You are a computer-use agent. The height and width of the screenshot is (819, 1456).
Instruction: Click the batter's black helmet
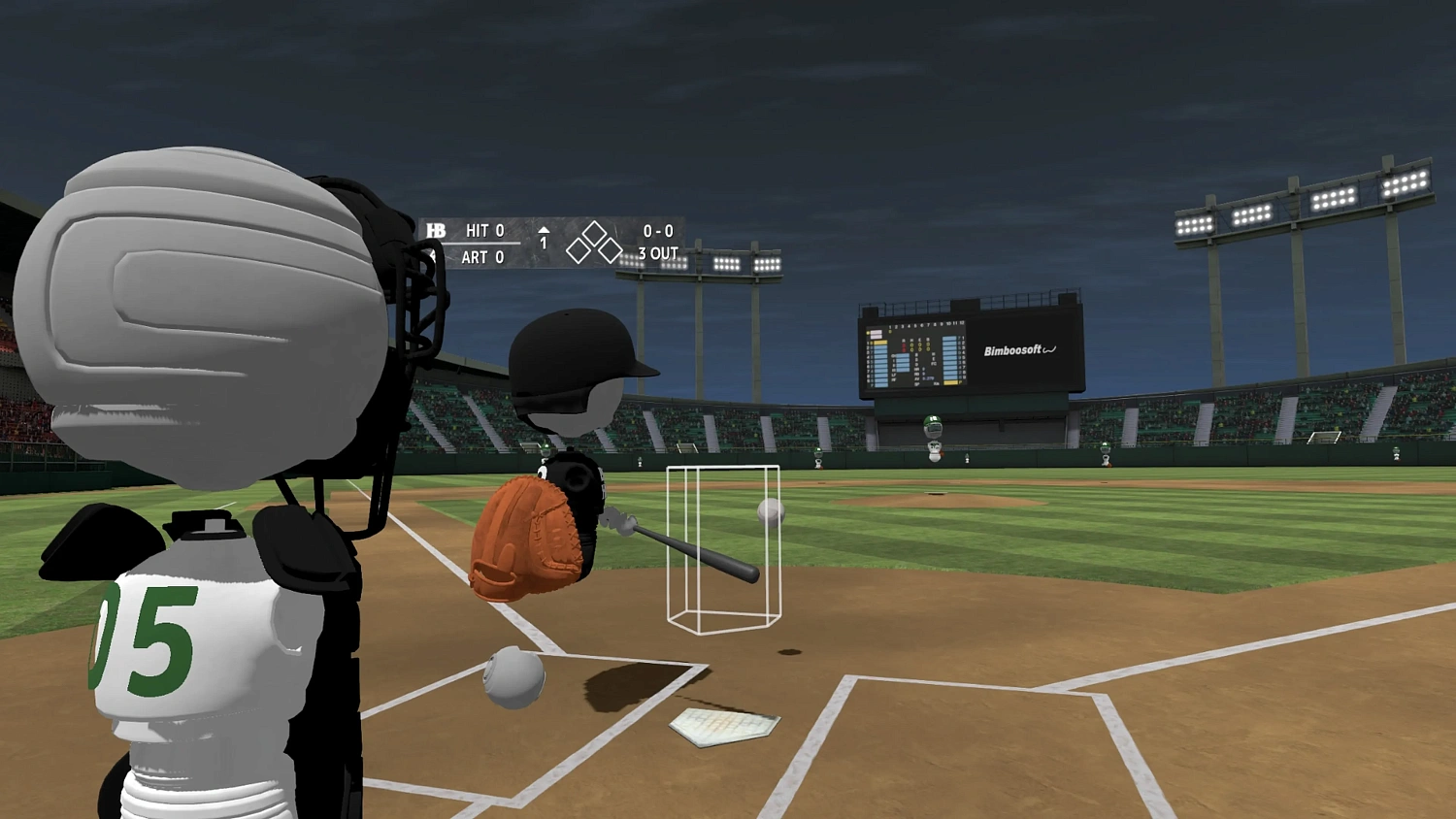573,349
